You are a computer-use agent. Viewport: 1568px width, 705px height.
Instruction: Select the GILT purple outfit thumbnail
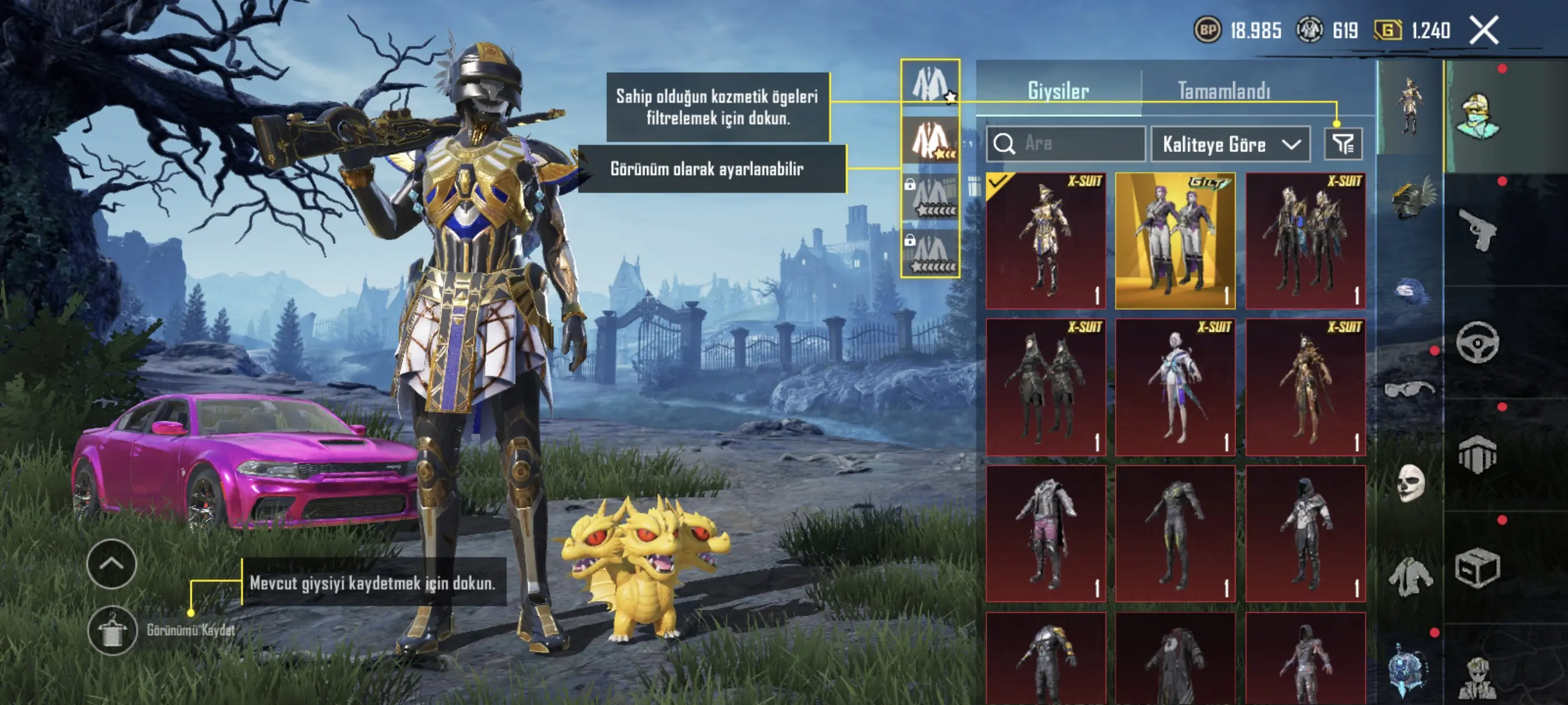(x=1175, y=240)
